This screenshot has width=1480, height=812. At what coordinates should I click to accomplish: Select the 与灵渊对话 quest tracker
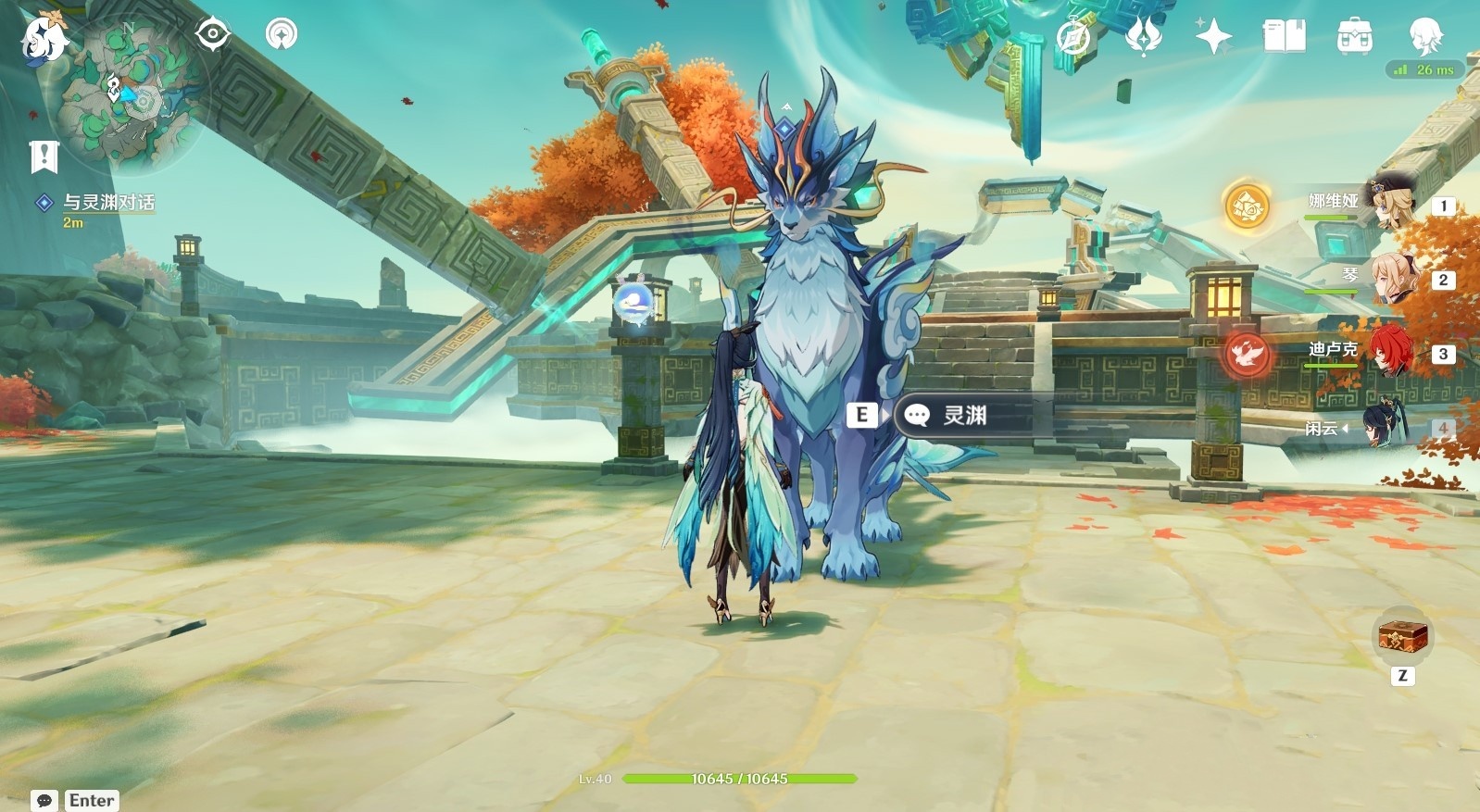tap(107, 203)
